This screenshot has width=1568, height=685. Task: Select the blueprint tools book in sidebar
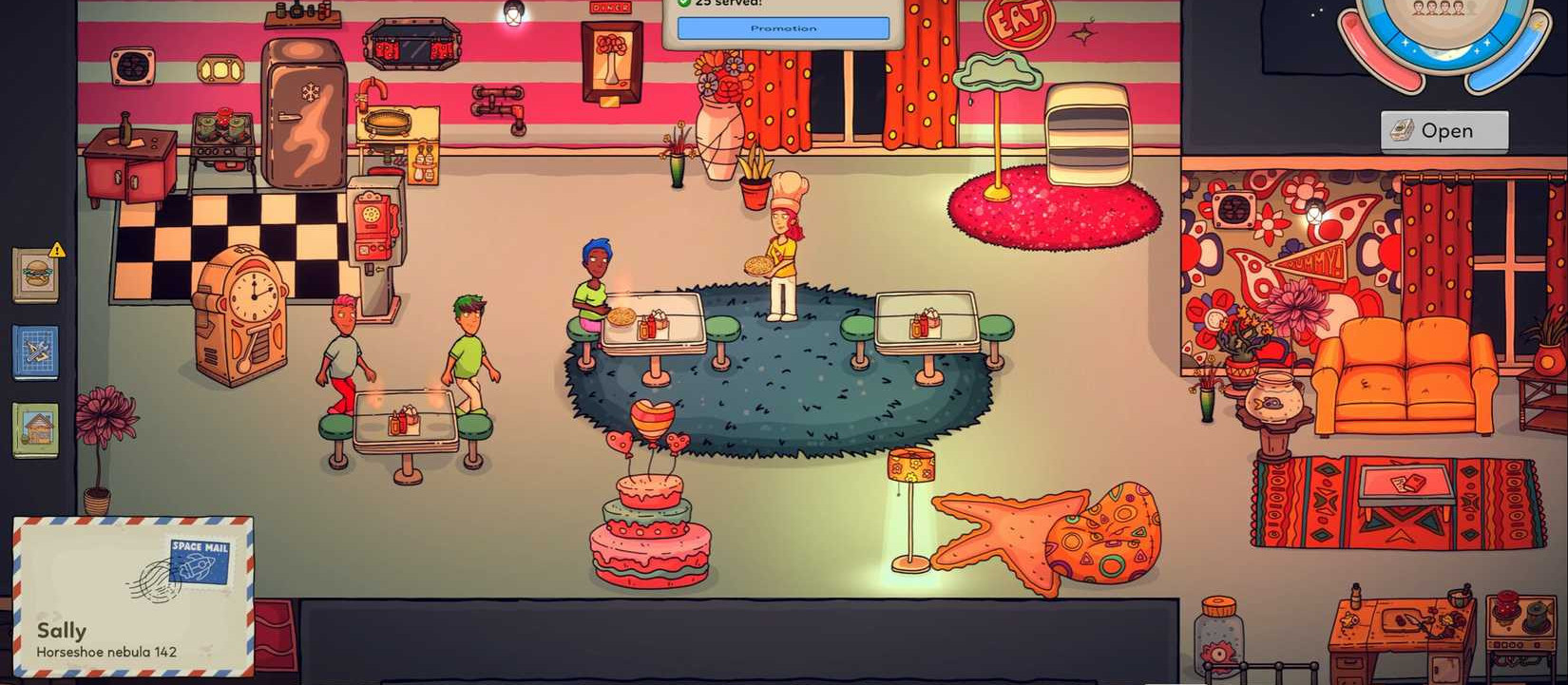pyautogui.click(x=35, y=350)
